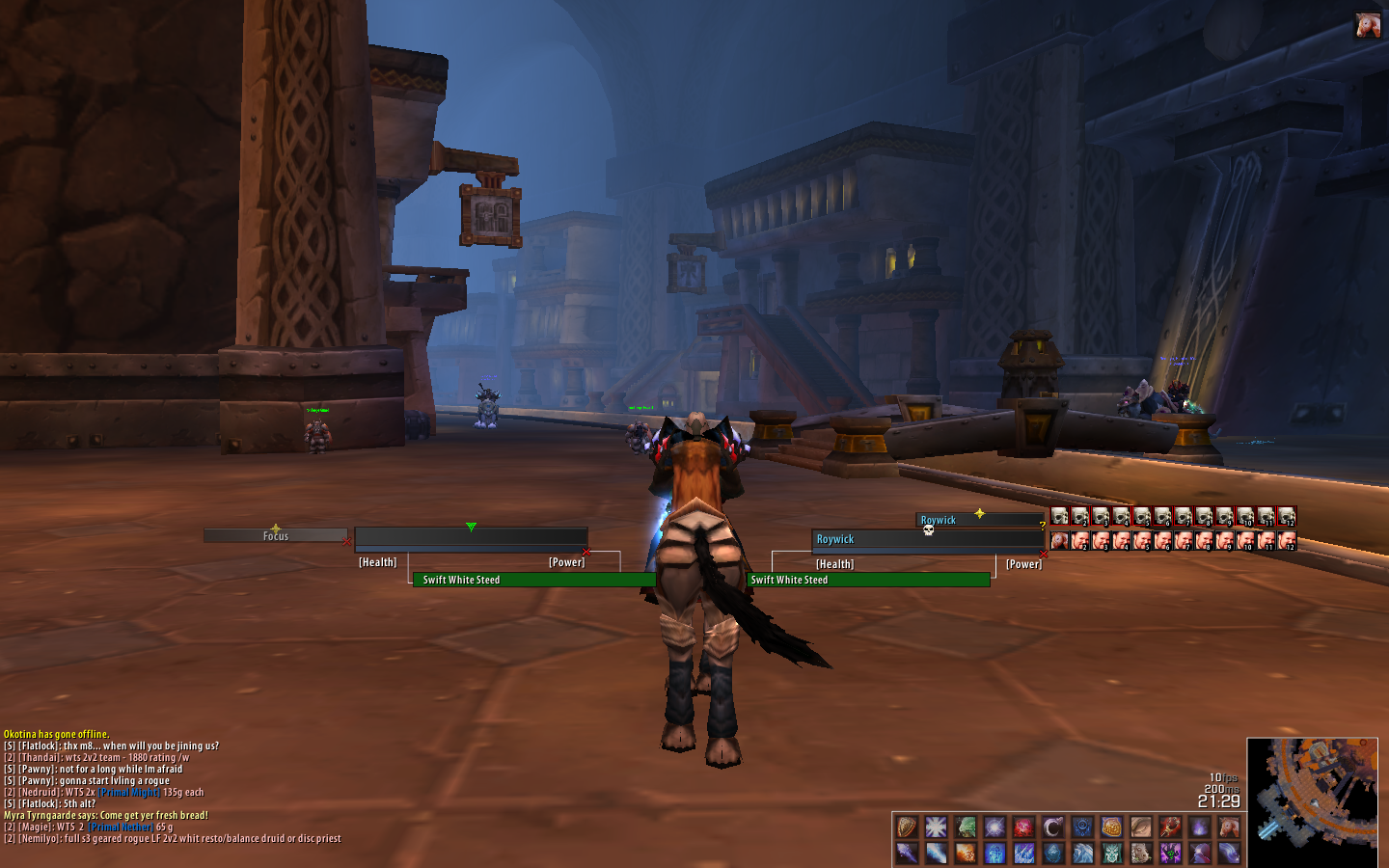Open the Primal Nether link in chat
Viewport: 1389px width, 868px height.
coord(121,827)
